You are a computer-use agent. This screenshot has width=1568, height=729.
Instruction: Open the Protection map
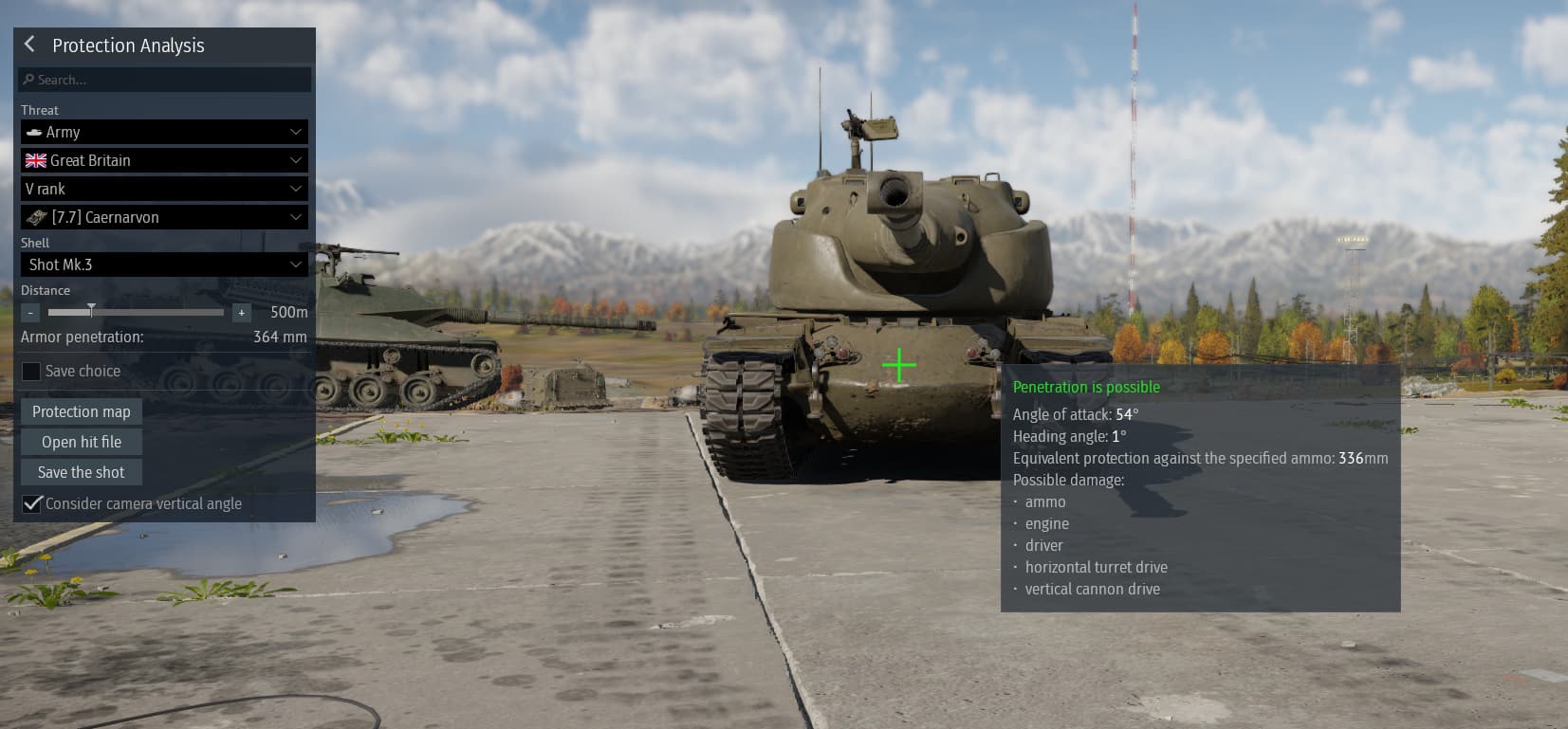tap(82, 411)
